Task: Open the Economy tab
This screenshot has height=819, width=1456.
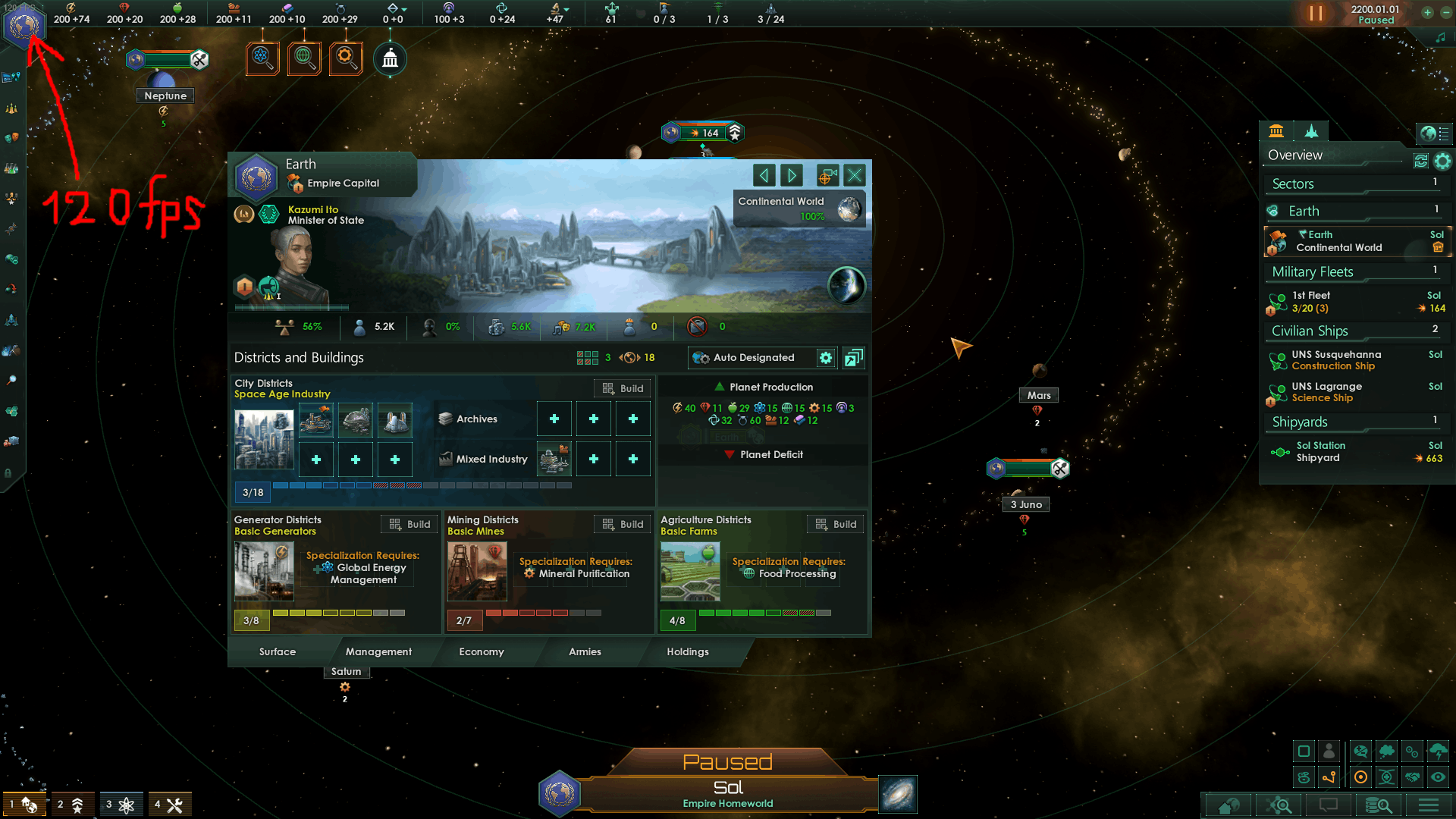Action: (481, 651)
